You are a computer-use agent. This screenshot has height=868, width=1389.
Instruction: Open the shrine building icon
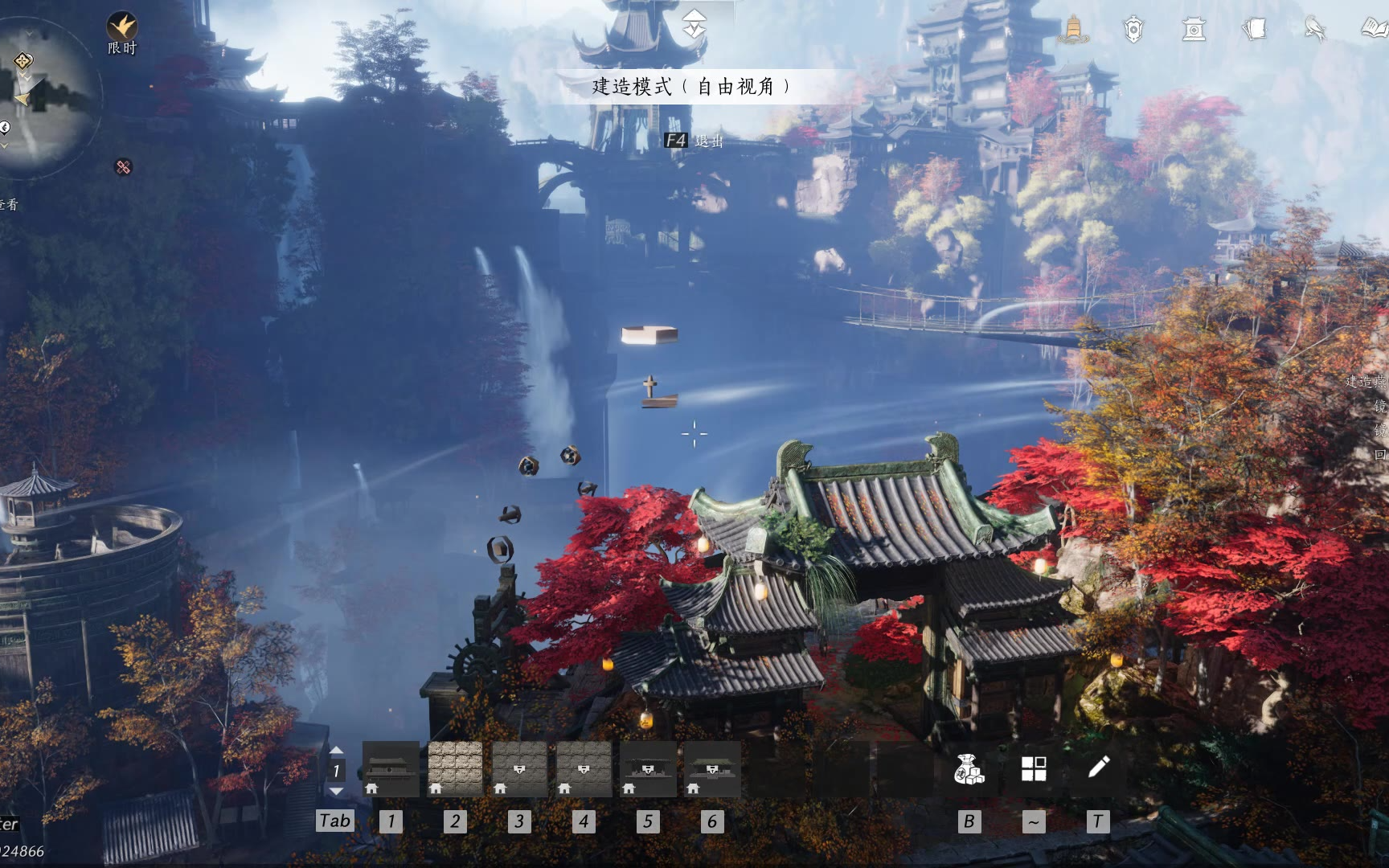(1194, 30)
